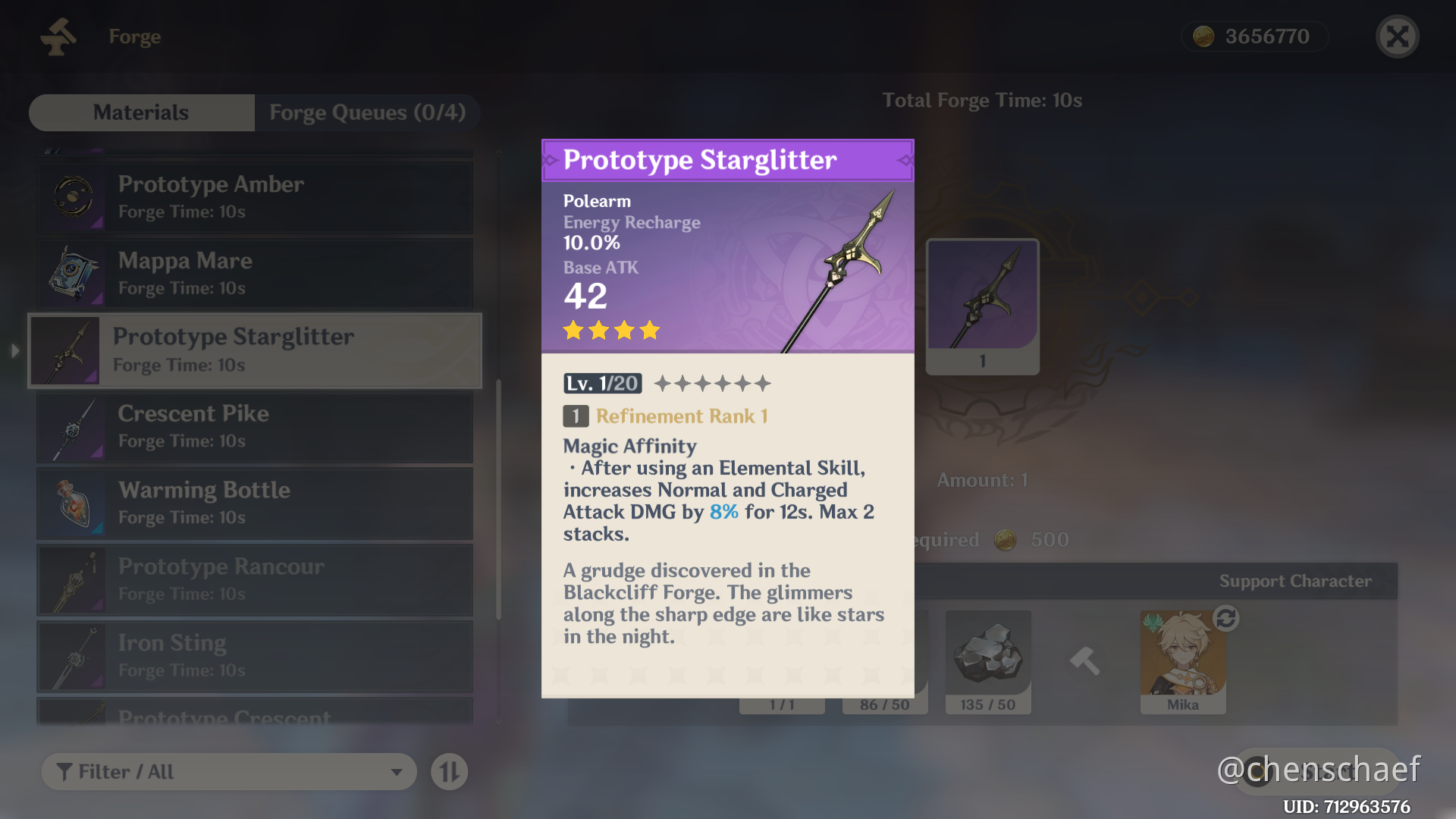This screenshot has height=819, width=1456.
Task: Click the Prototype Rancour weapon icon
Action: [x=72, y=579]
